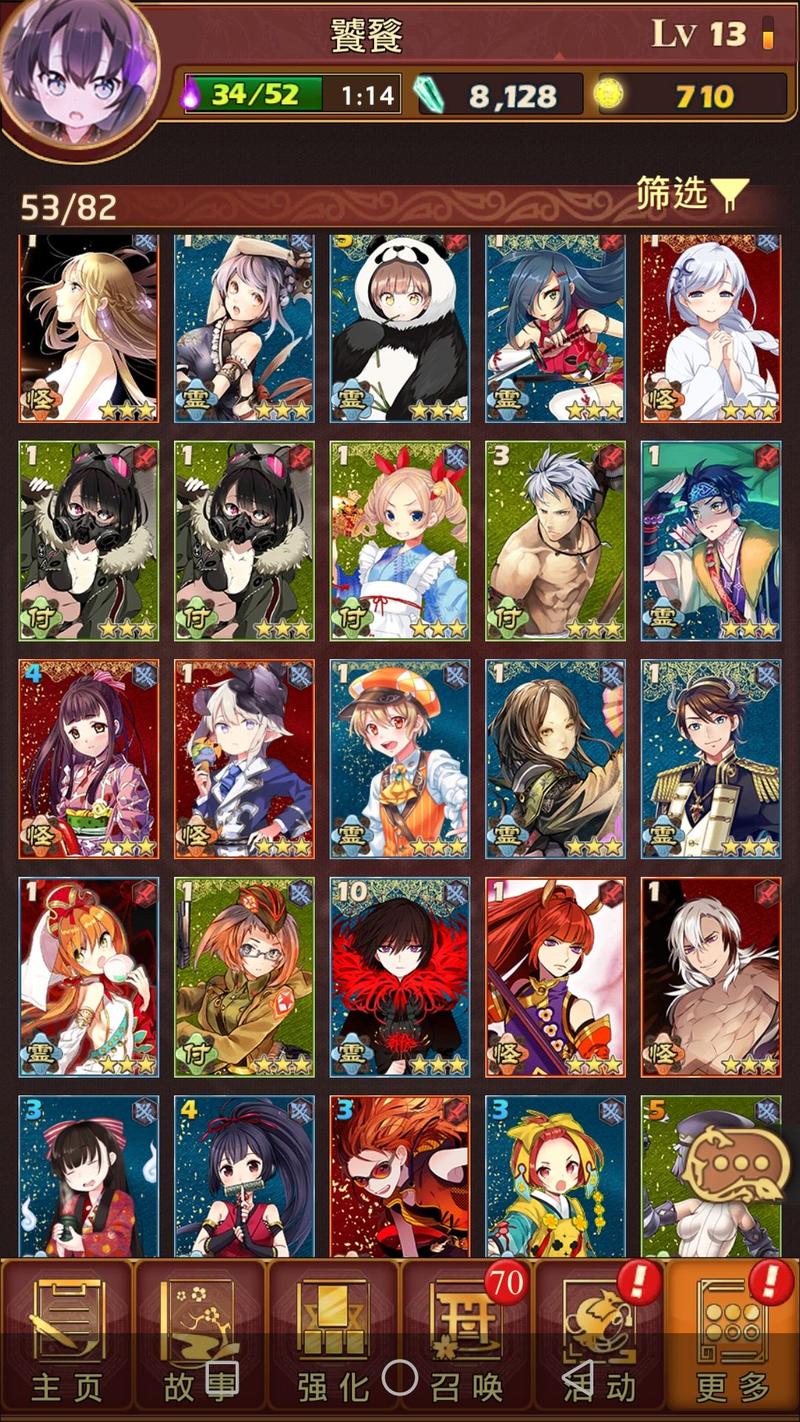Image resolution: width=800 pixels, height=1422 pixels.
Task: Open the 故事 story tab
Action: 200,1340
